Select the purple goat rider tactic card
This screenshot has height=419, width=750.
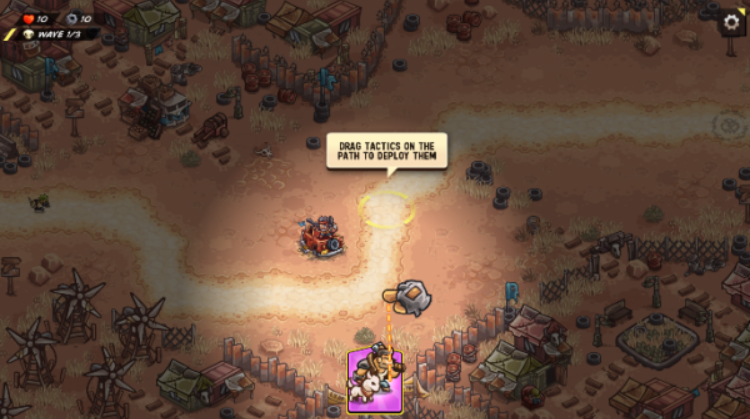tap(375, 380)
